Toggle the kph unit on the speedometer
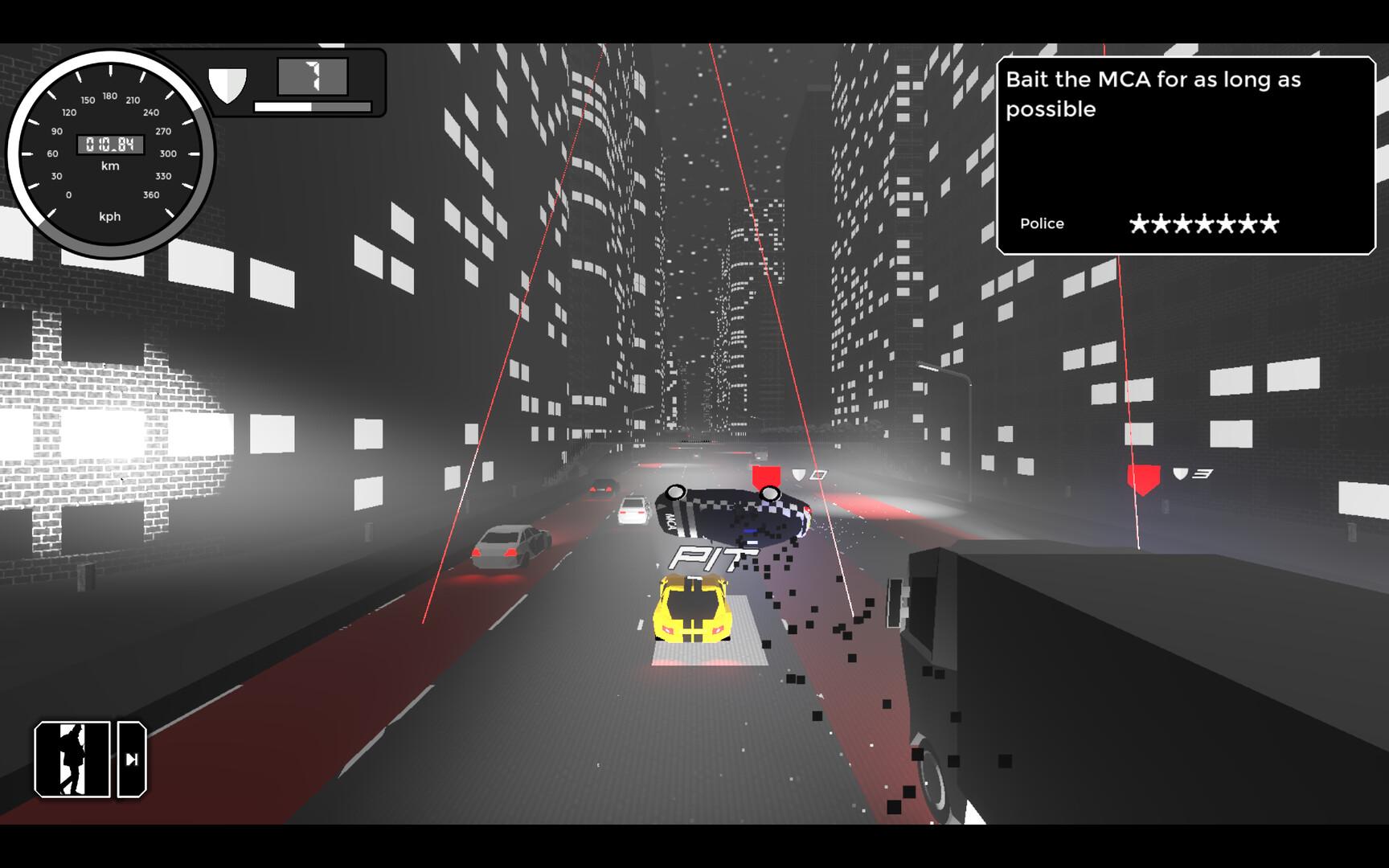The image size is (1389, 868). [110, 216]
